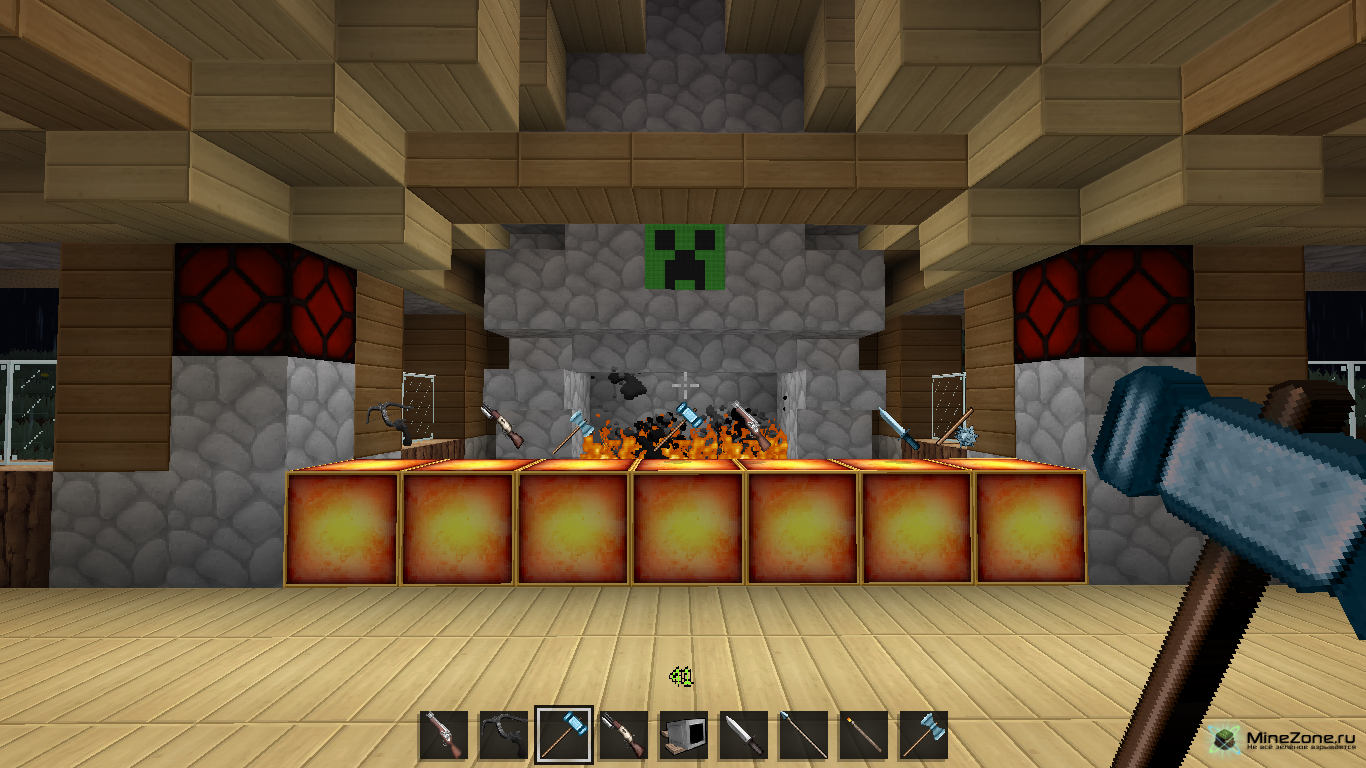Select the flintlock musket hotbar slot
1366x768 pixels.
pos(442,736)
